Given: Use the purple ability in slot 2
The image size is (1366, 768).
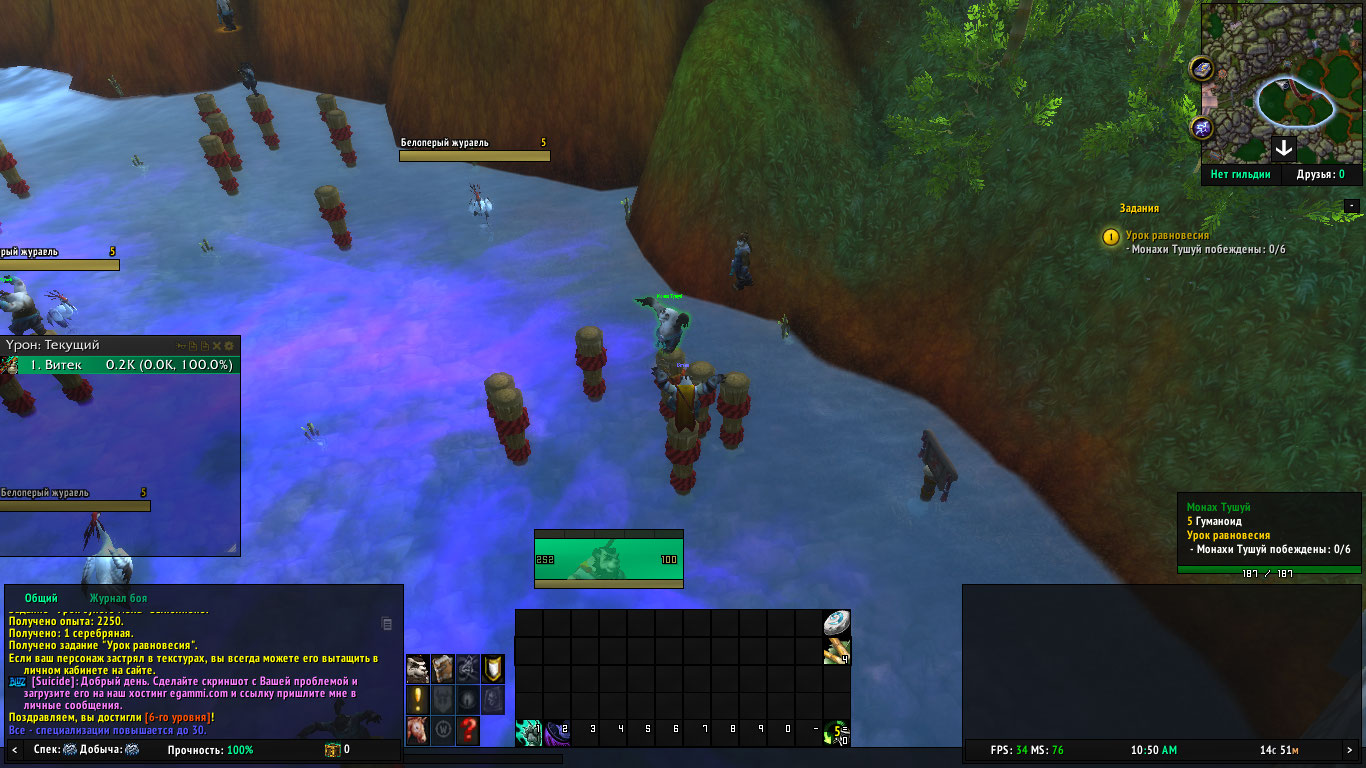Looking at the screenshot, I should (557, 733).
